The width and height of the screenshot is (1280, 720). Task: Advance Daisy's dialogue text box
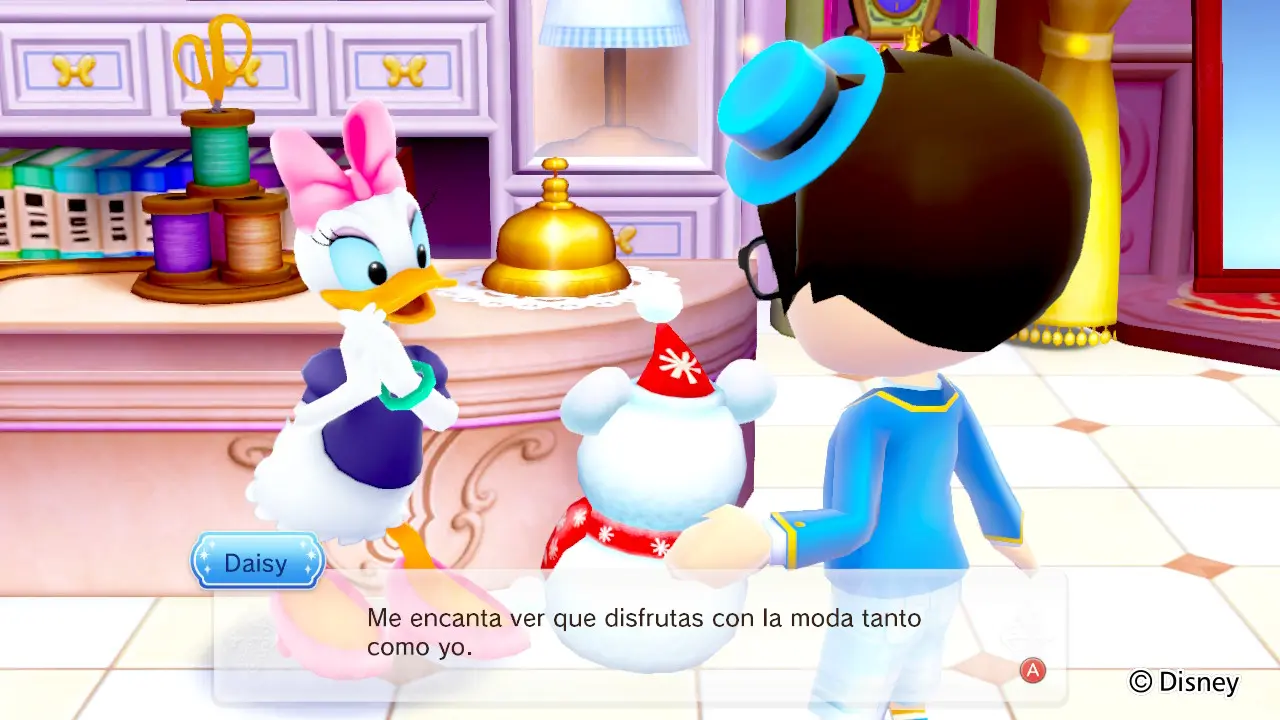tap(1032, 671)
